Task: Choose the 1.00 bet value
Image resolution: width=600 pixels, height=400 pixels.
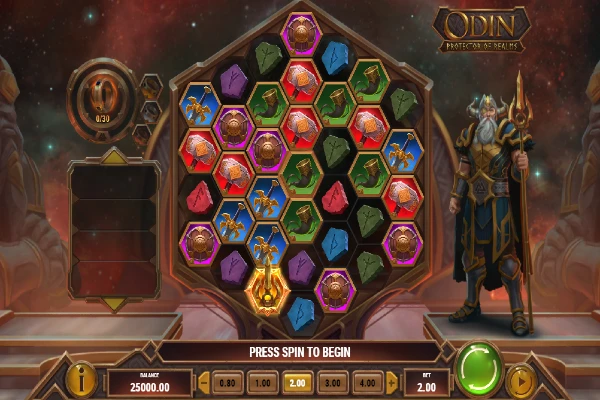Action: click(x=261, y=382)
